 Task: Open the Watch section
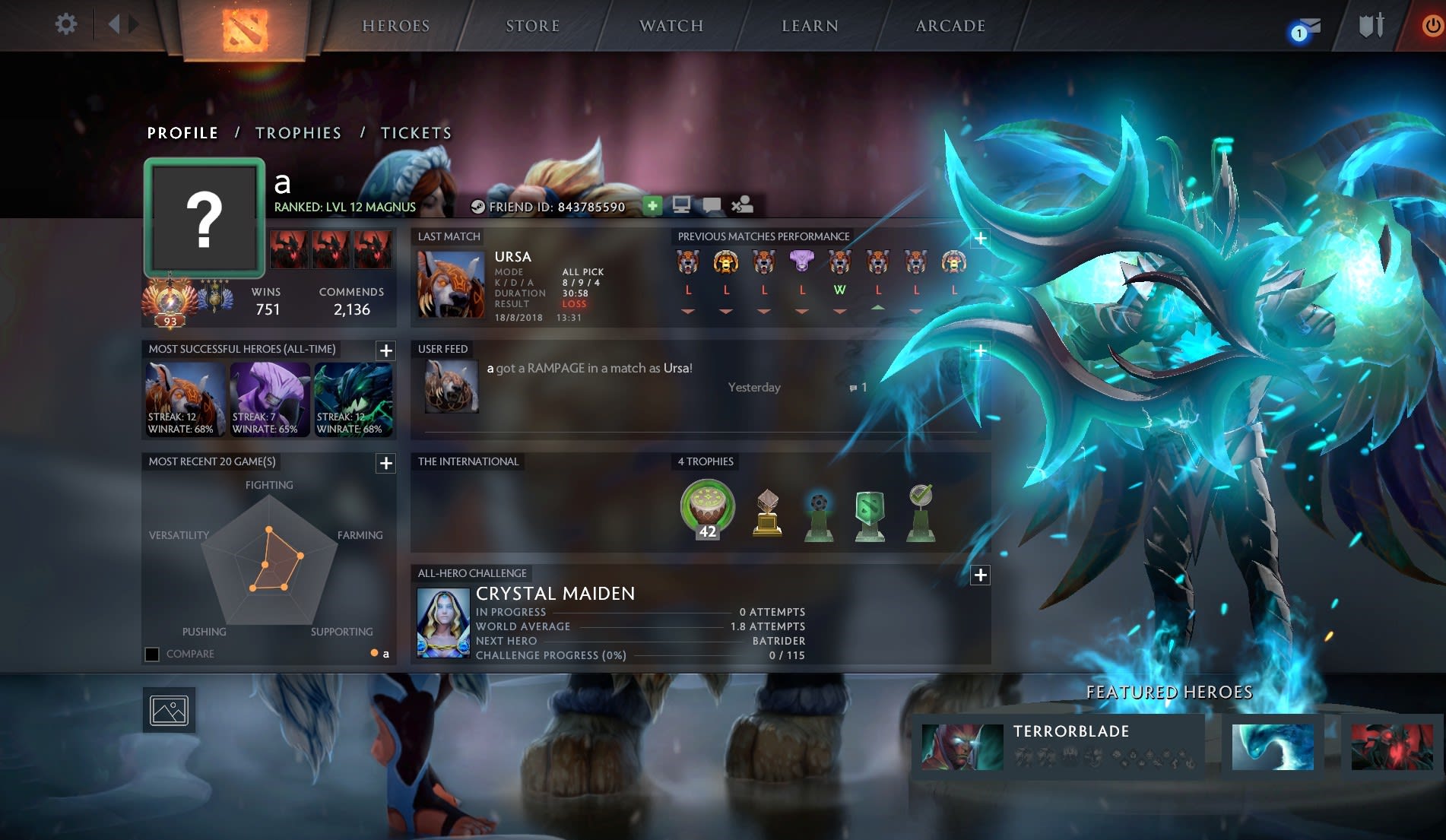click(671, 26)
